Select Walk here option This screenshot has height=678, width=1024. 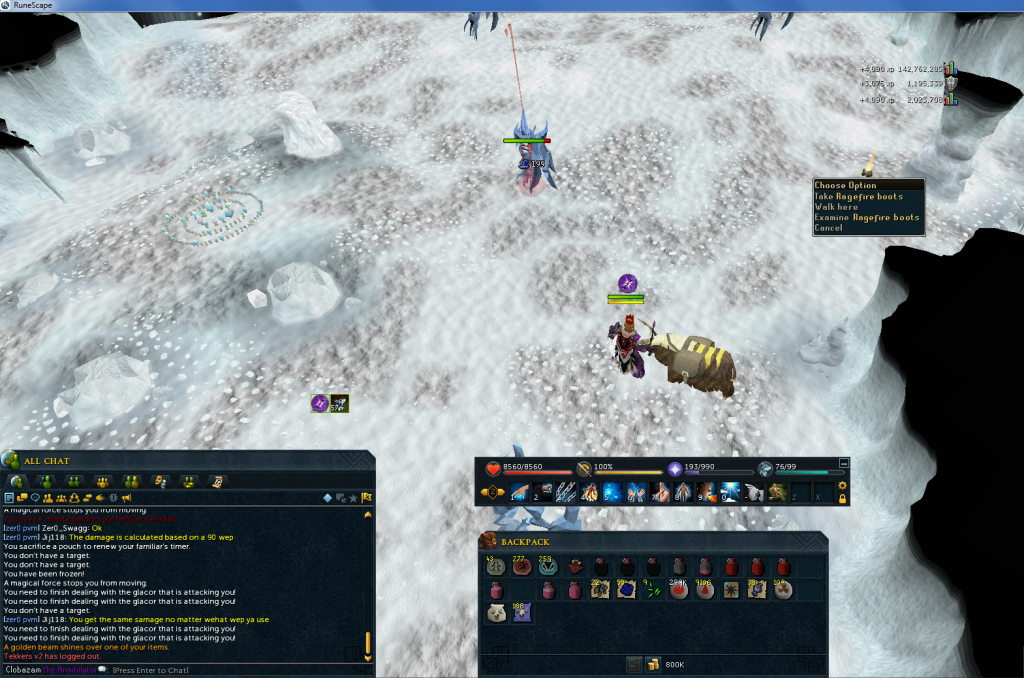tap(836, 207)
